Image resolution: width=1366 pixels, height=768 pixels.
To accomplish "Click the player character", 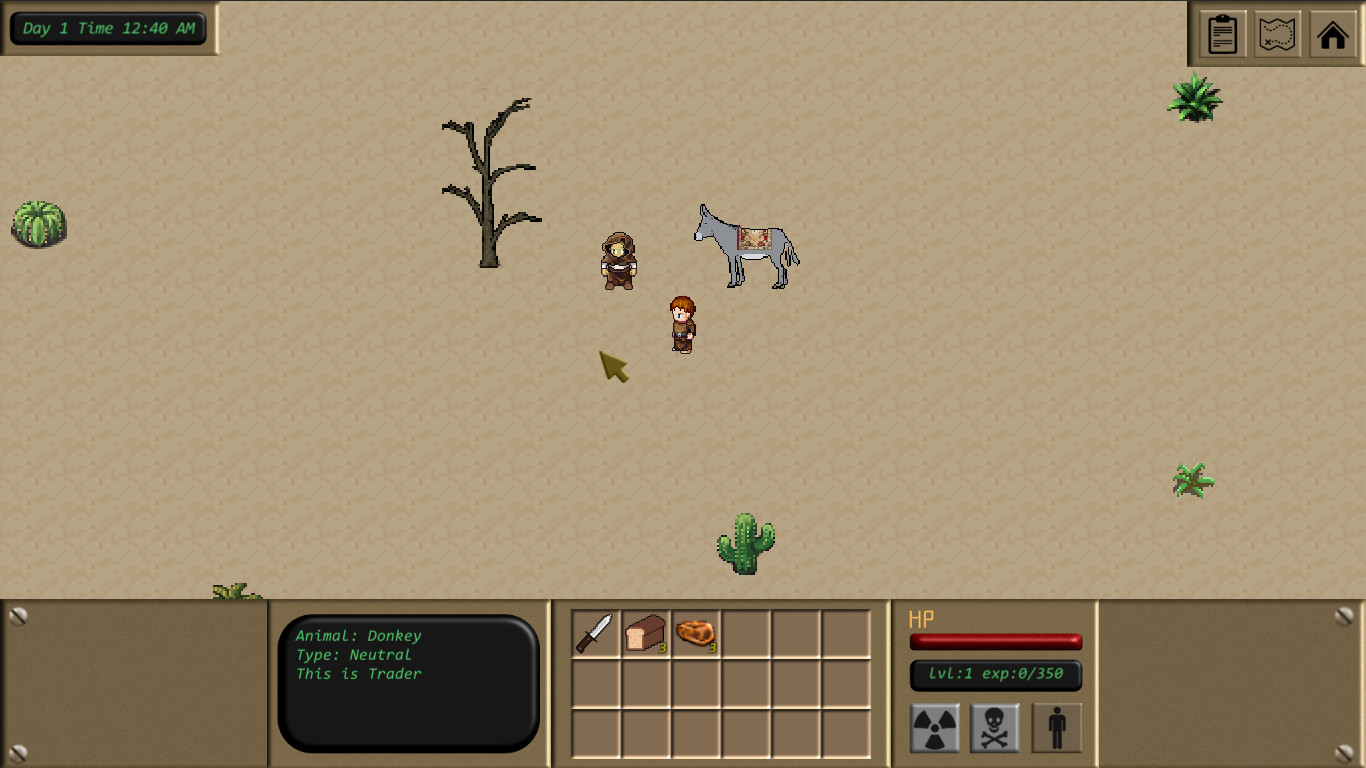I will (x=682, y=322).
